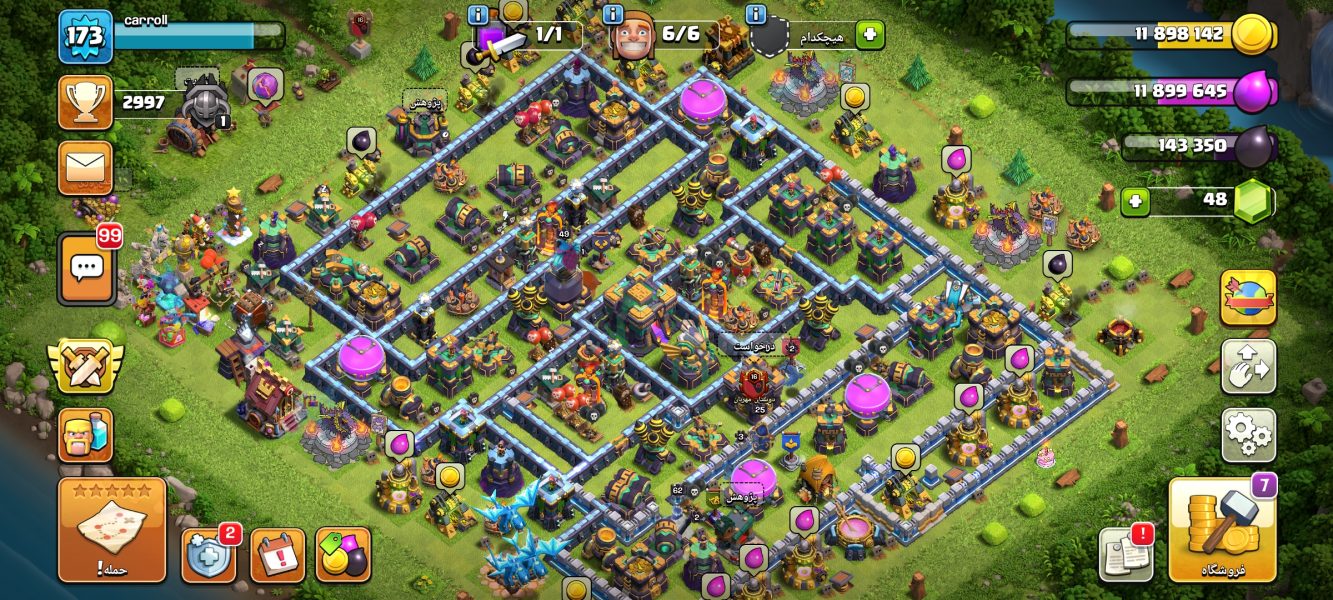Open the chat speech bubble button
The height and width of the screenshot is (600, 1333).
pyautogui.click(x=86, y=268)
